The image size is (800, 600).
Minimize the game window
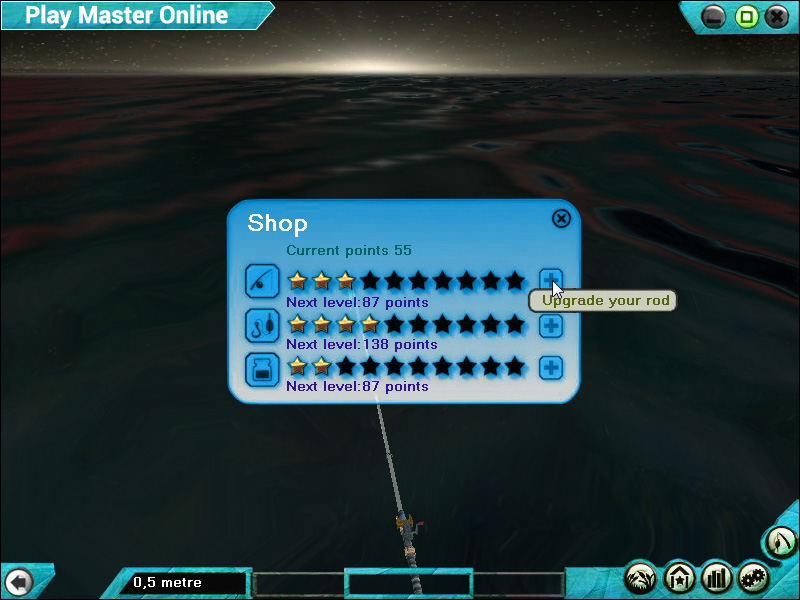[714, 16]
